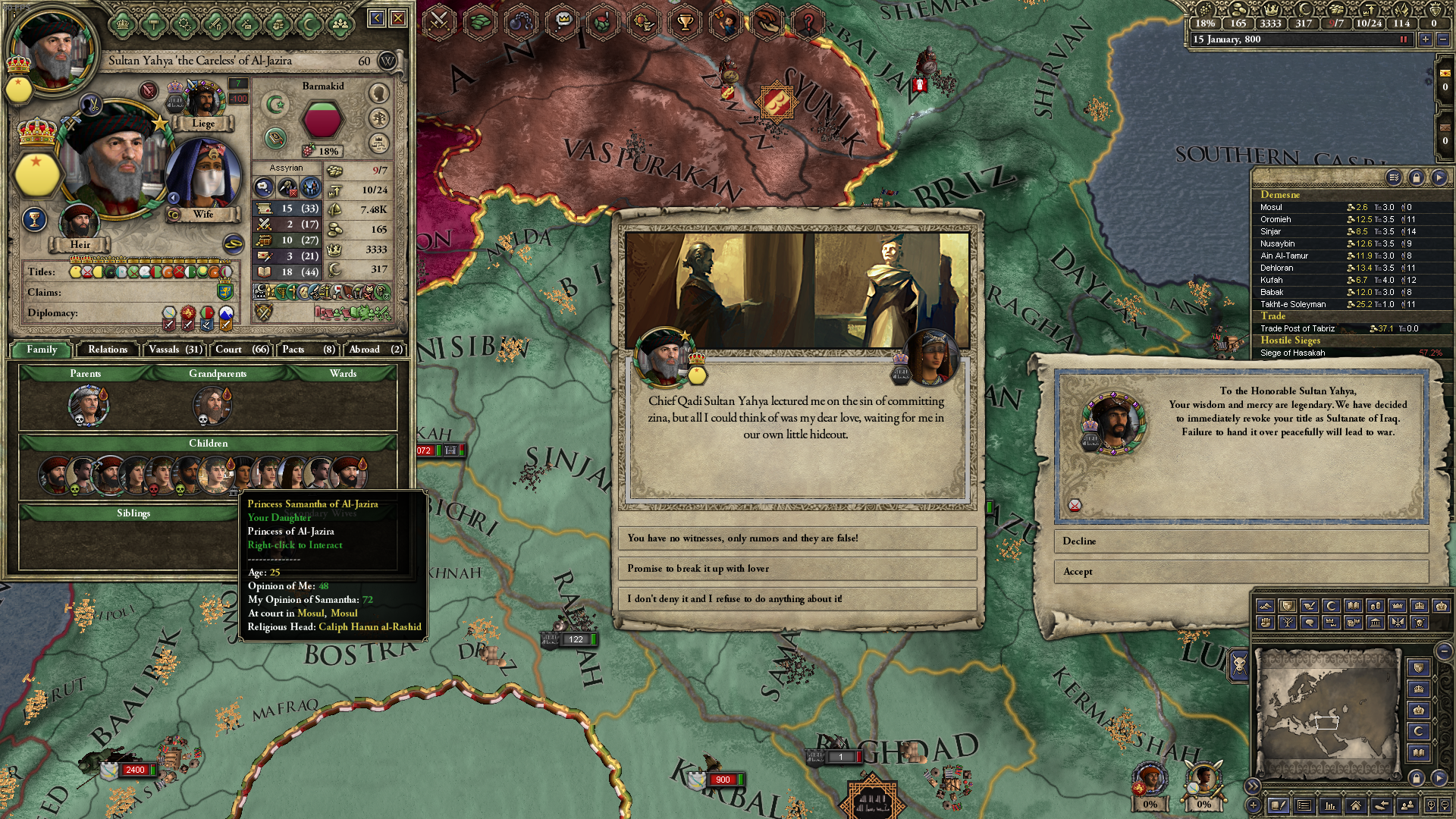The height and width of the screenshot is (819, 1456).
Task: Click the home icon to jump to capital
Action: 1356,805
